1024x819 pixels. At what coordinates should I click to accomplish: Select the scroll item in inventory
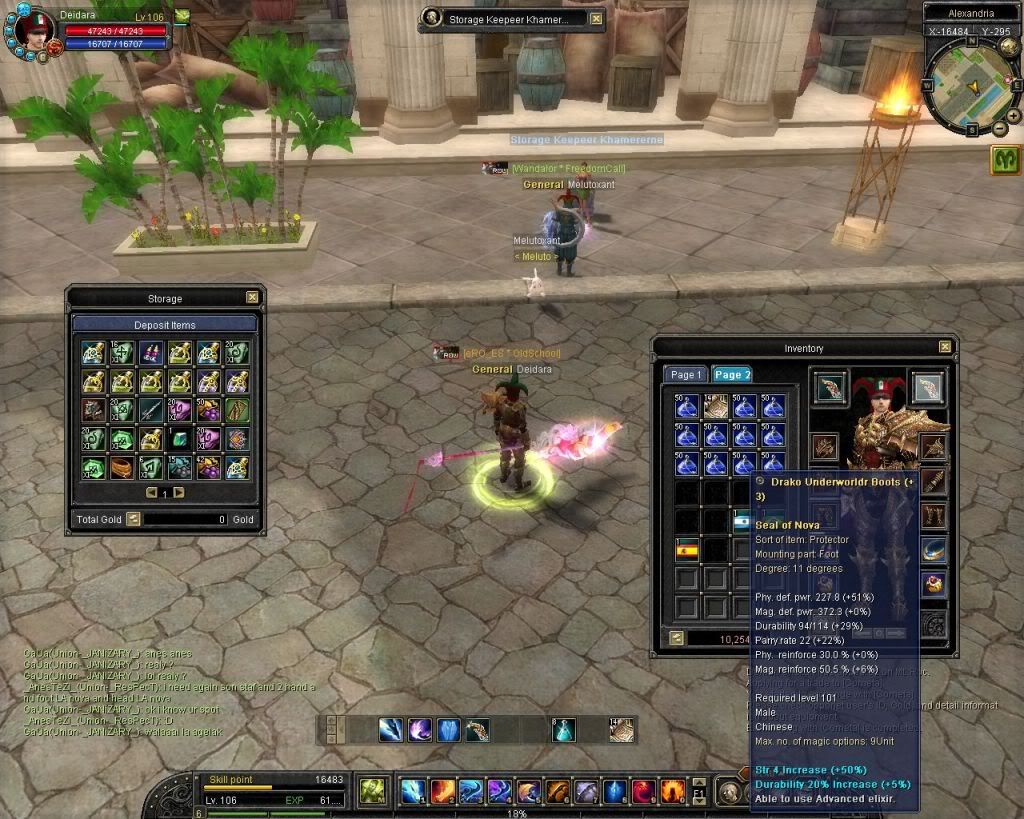point(715,405)
